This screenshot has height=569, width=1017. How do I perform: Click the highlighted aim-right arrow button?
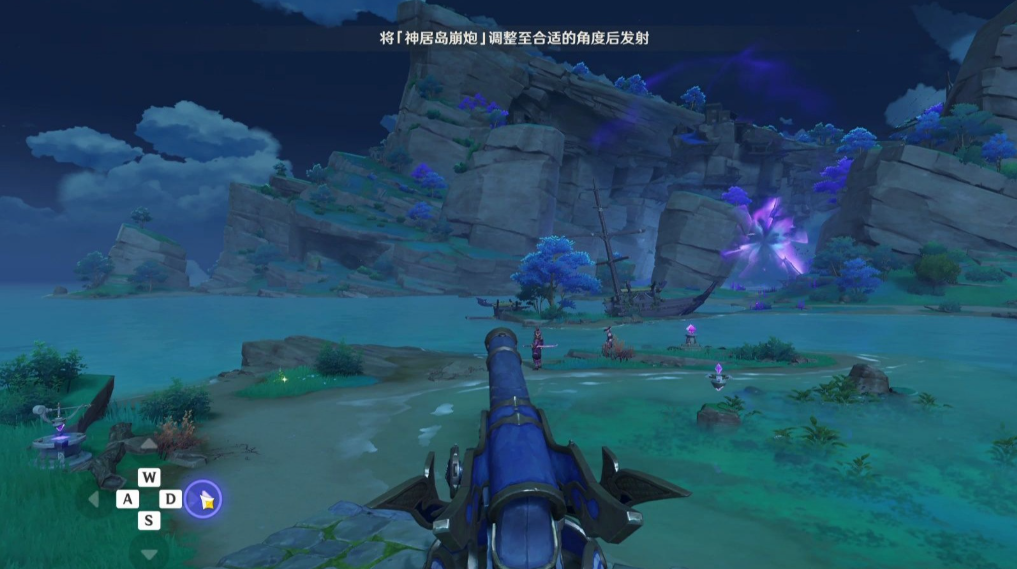click(x=203, y=499)
